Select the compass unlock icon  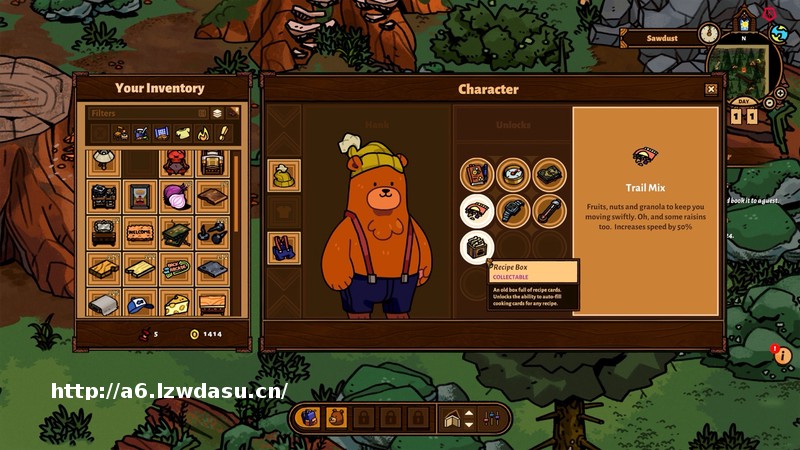click(513, 174)
